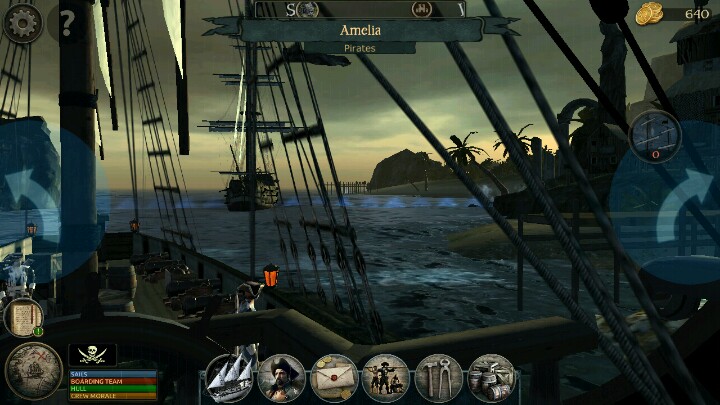
Task: Open the sealed letter with coins
Action: pyautogui.click(x=334, y=378)
